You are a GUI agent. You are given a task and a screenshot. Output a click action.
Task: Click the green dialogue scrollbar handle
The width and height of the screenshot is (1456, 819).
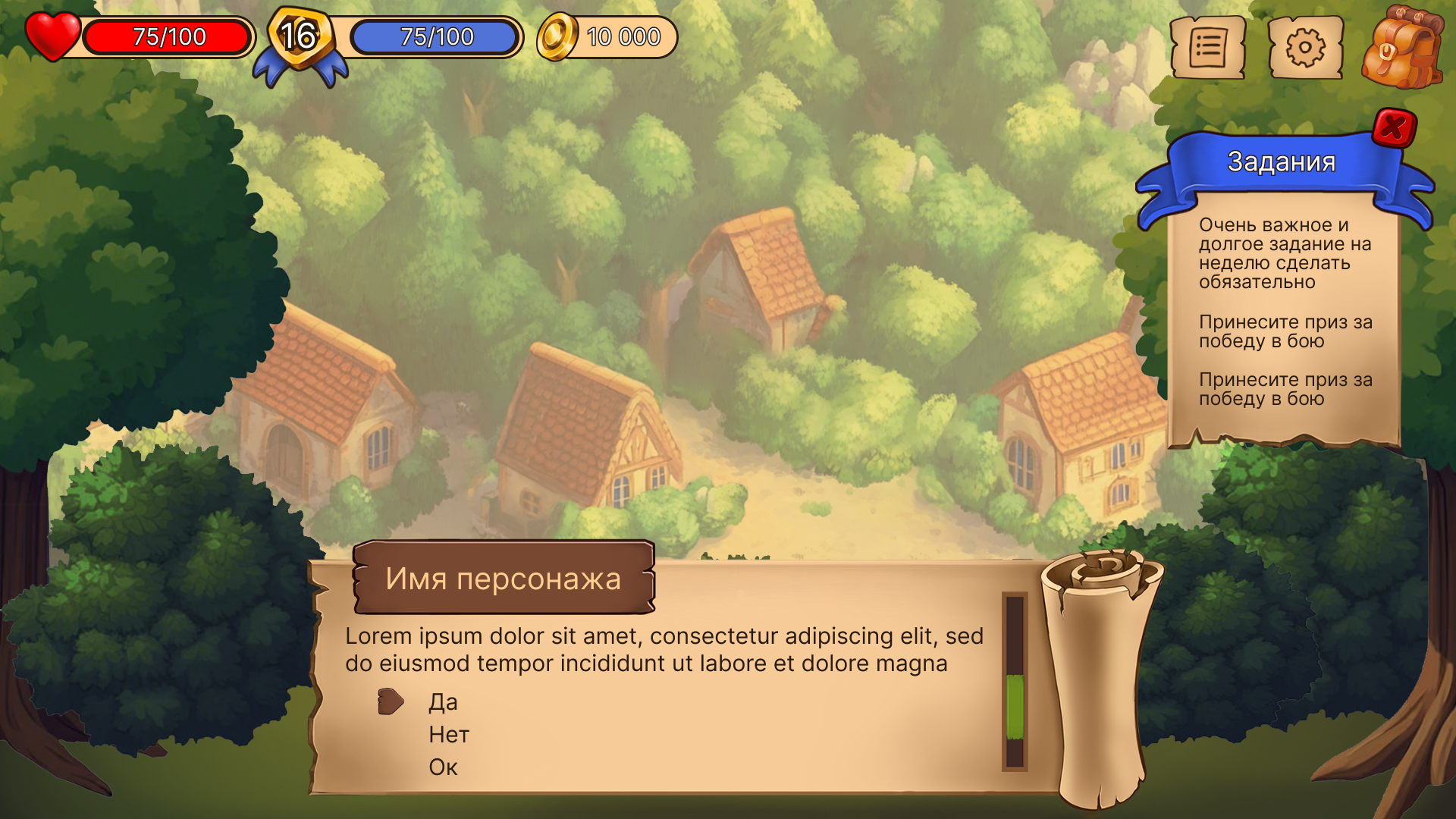click(x=1015, y=706)
